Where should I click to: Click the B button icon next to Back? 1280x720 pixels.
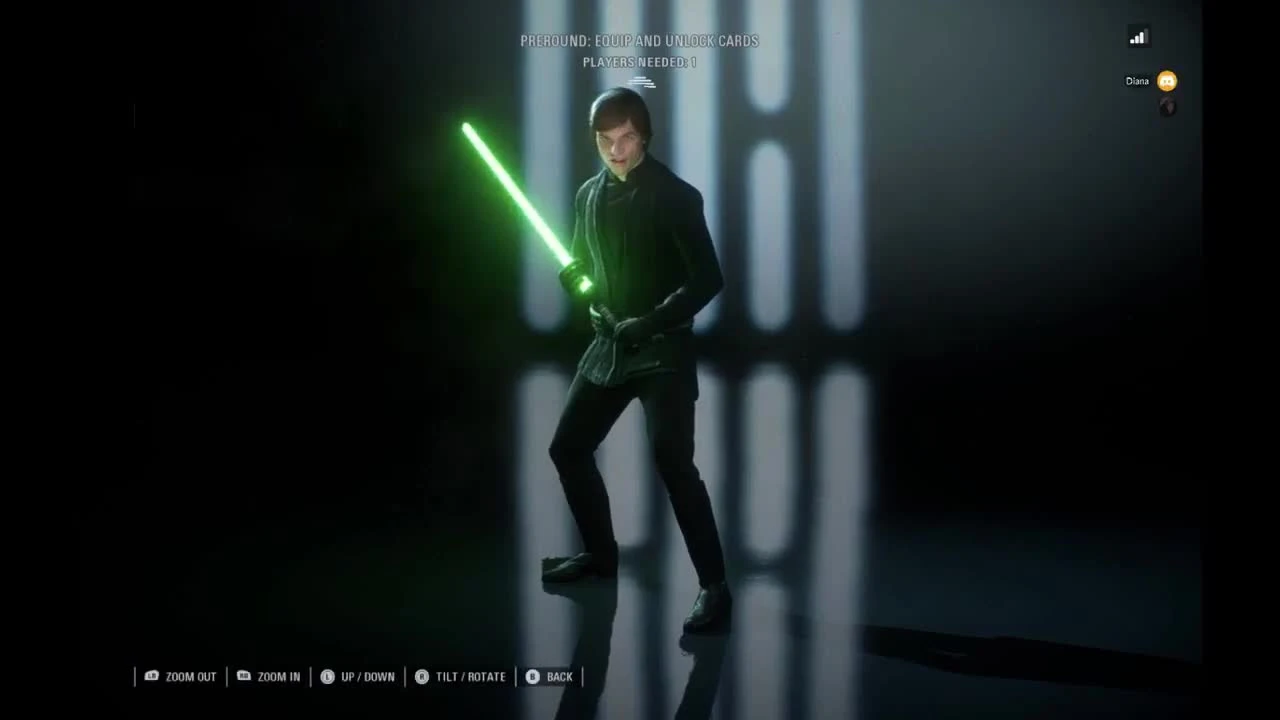pyautogui.click(x=534, y=677)
